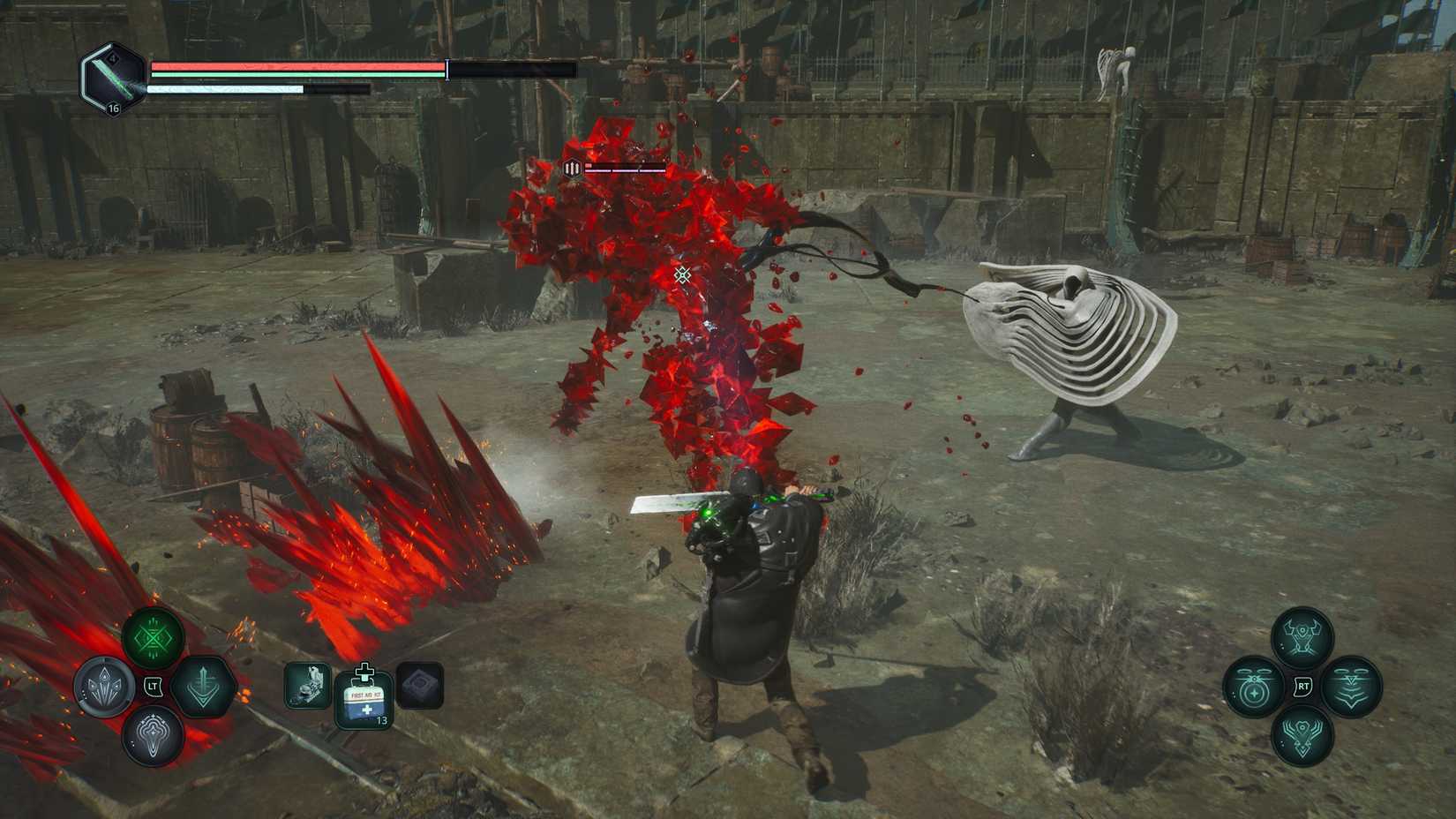1456x819 pixels.
Task: Select the green claw skill in the LT wheel
Action: click(x=153, y=637)
